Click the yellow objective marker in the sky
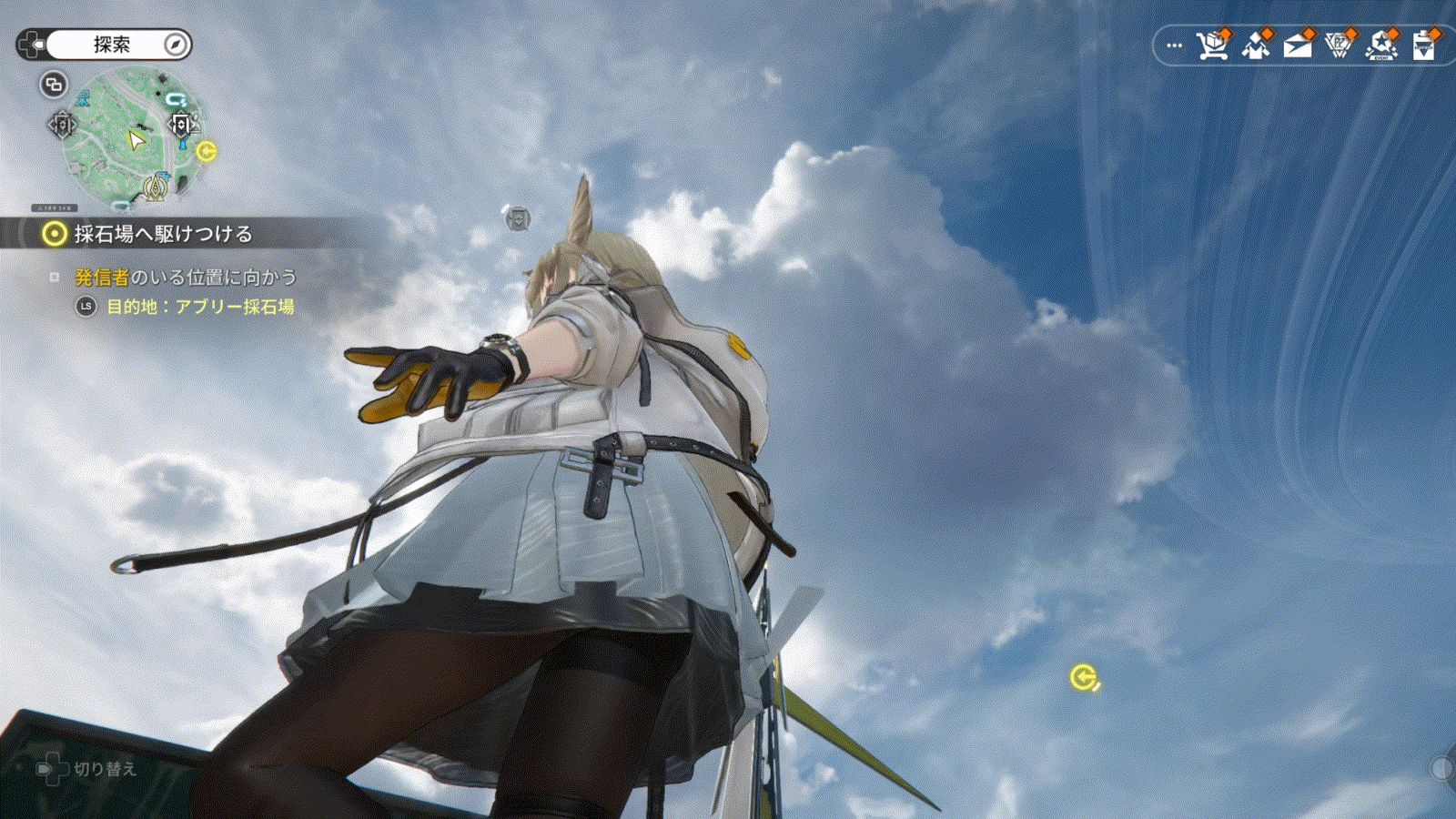The image size is (1456, 819). tap(1083, 677)
